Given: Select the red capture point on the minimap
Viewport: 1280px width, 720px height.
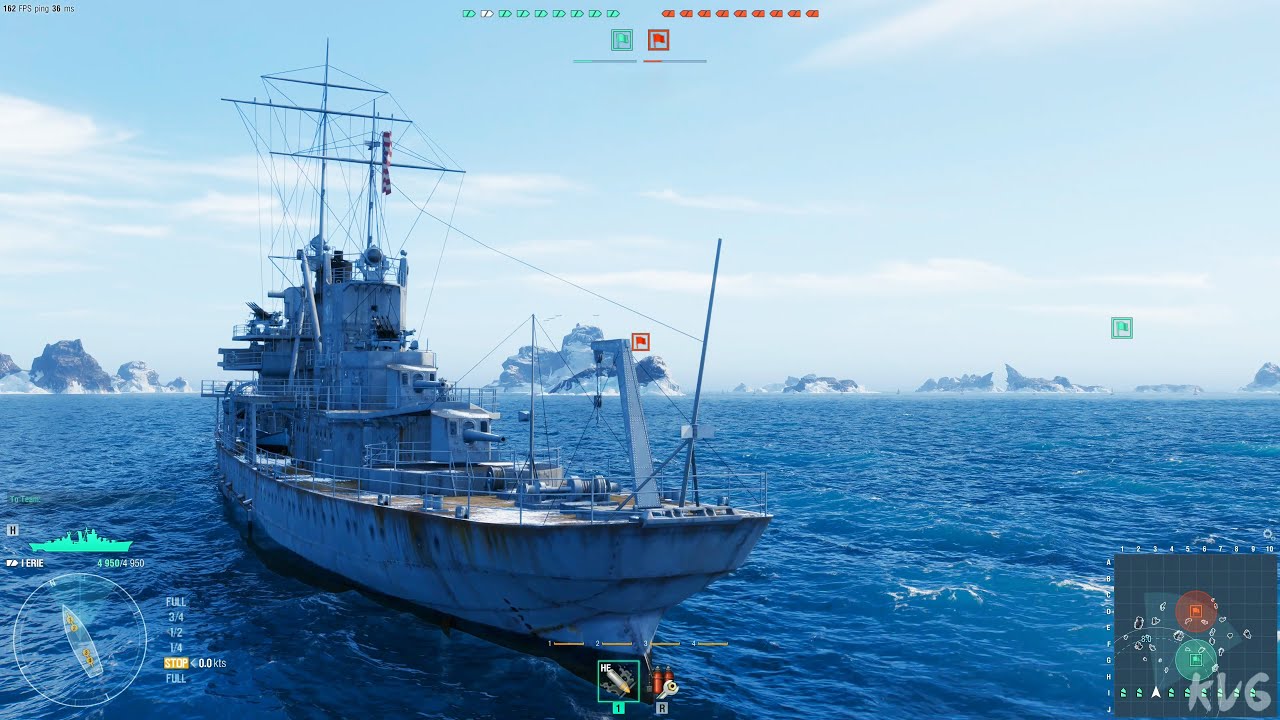Looking at the screenshot, I should (1196, 610).
